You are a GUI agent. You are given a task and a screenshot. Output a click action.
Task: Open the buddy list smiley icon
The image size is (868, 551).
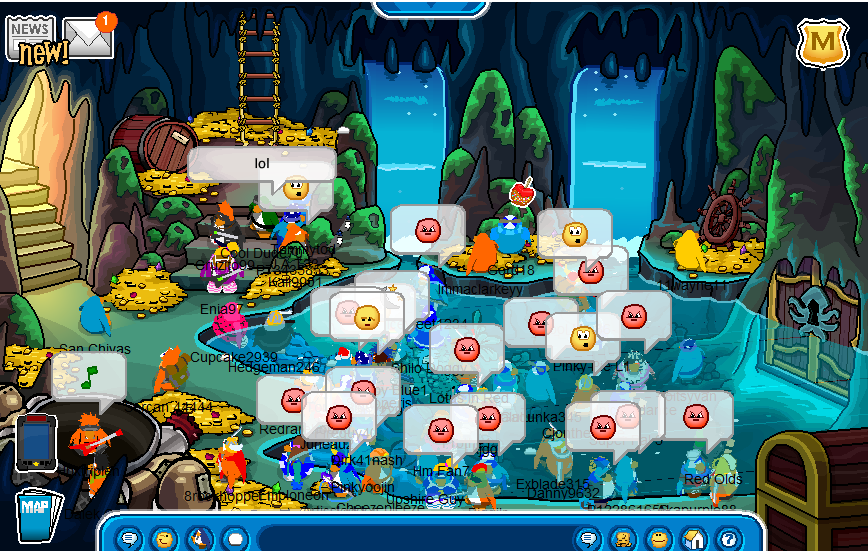pyautogui.click(x=658, y=539)
